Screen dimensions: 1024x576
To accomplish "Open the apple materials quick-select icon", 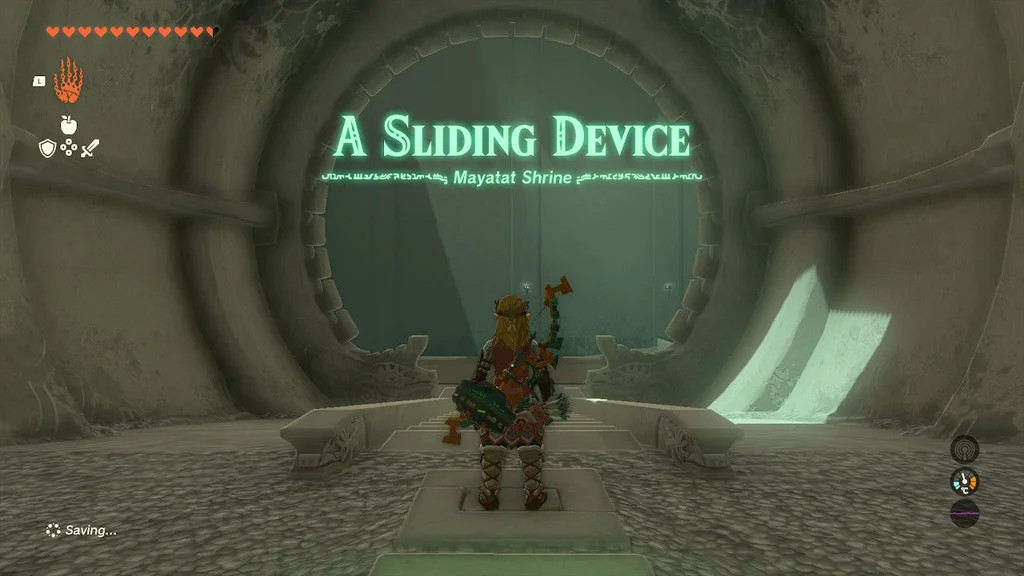I will (x=68, y=124).
